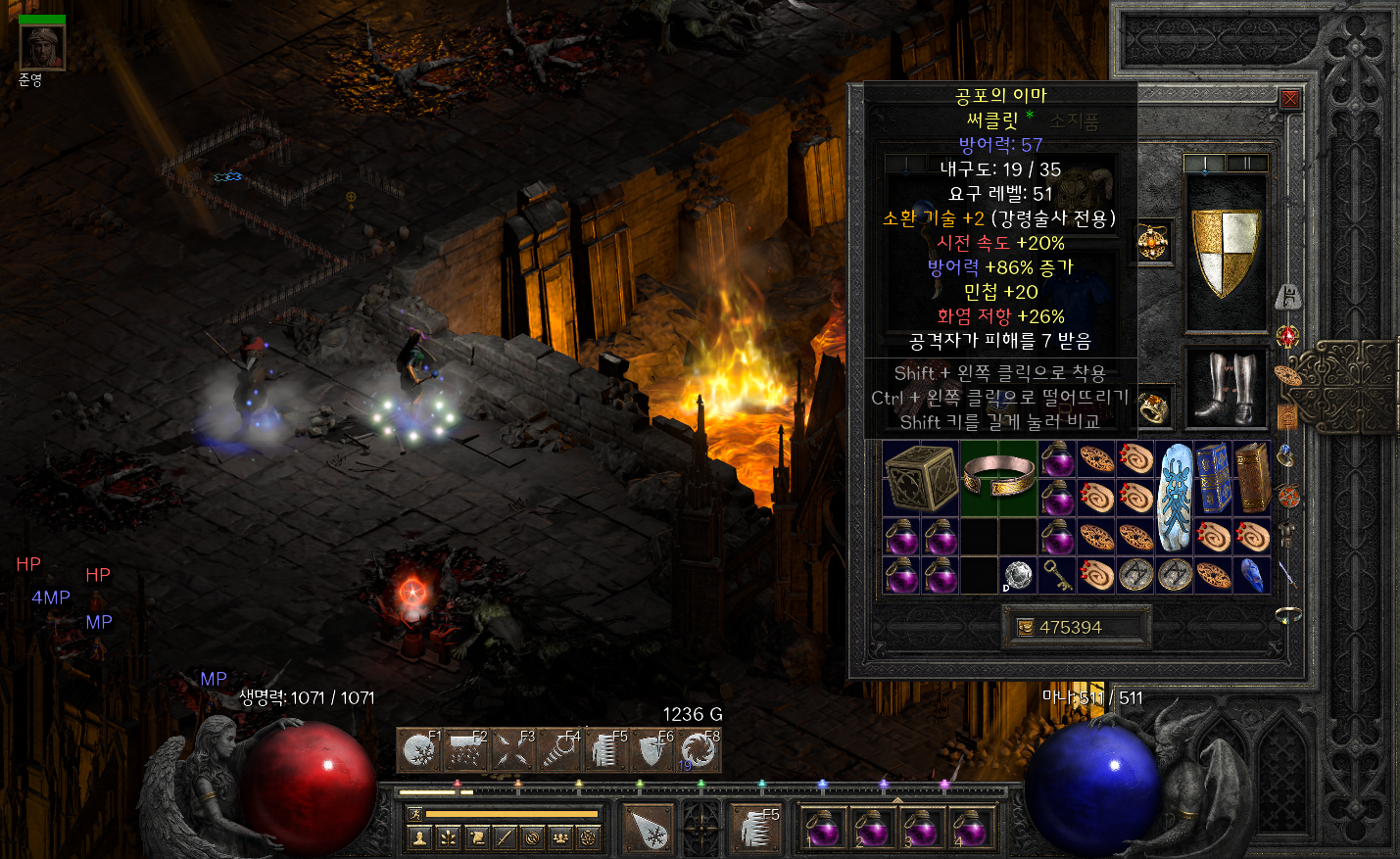
Task: Pick up the circlet in inventory
Action: coord(998,477)
